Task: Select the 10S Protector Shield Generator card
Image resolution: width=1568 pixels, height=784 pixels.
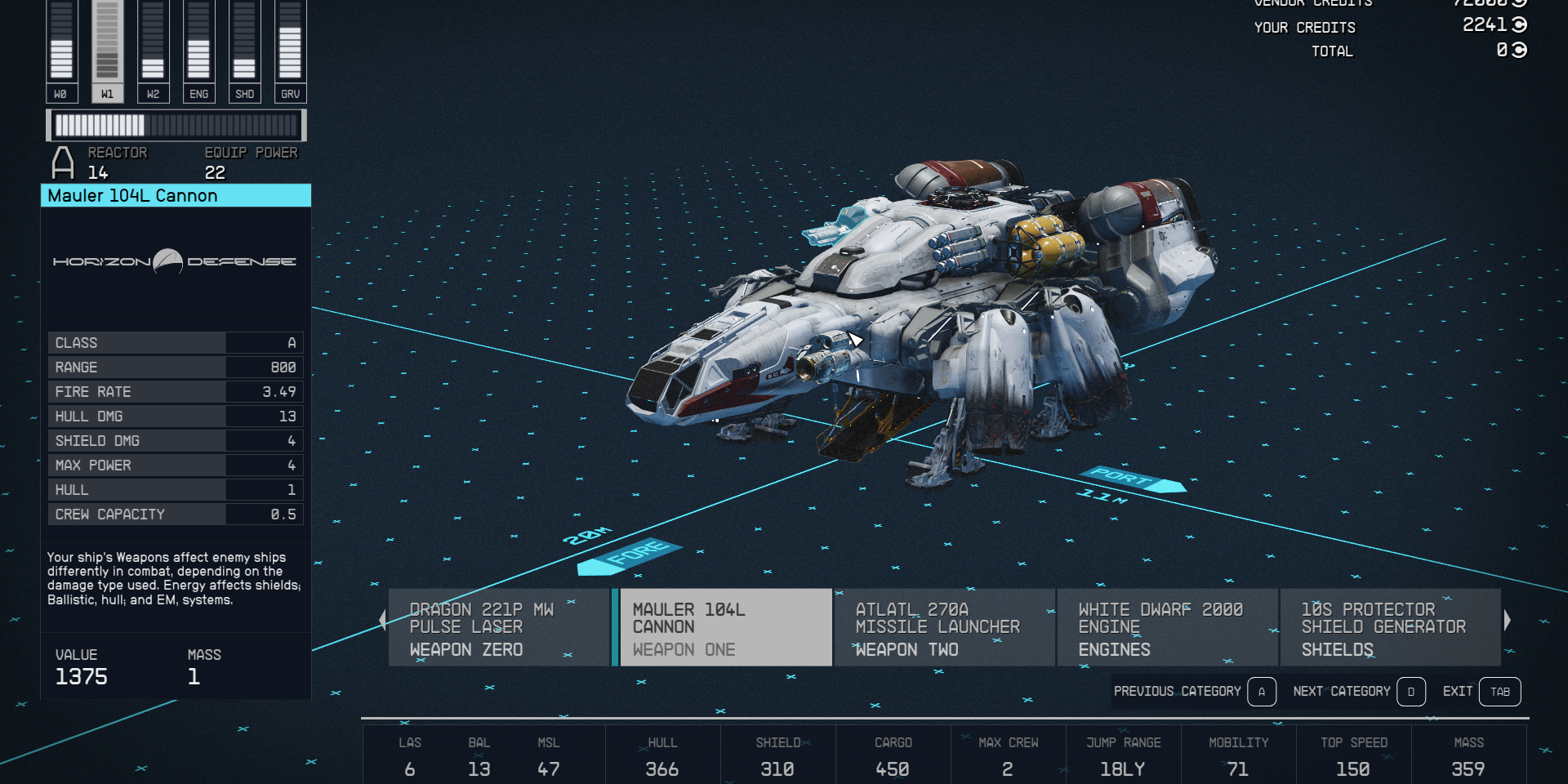Action: (1390, 627)
